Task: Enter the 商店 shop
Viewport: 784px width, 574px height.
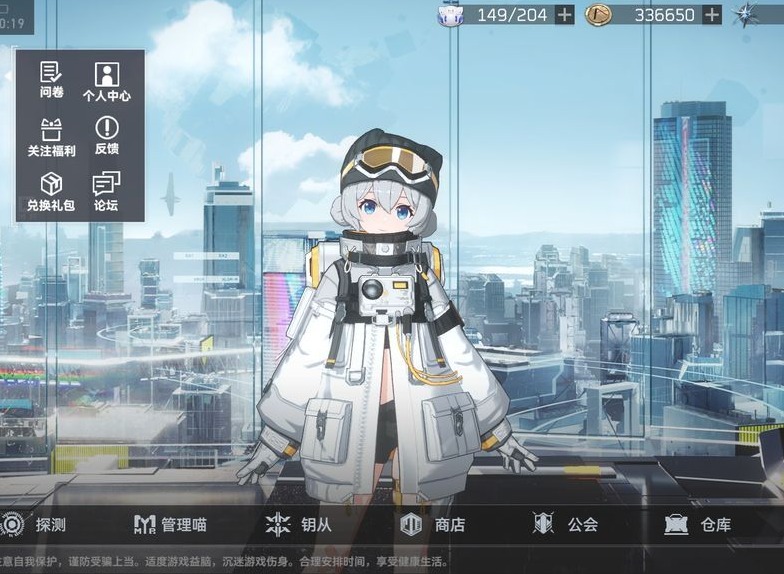Action: [x=432, y=524]
